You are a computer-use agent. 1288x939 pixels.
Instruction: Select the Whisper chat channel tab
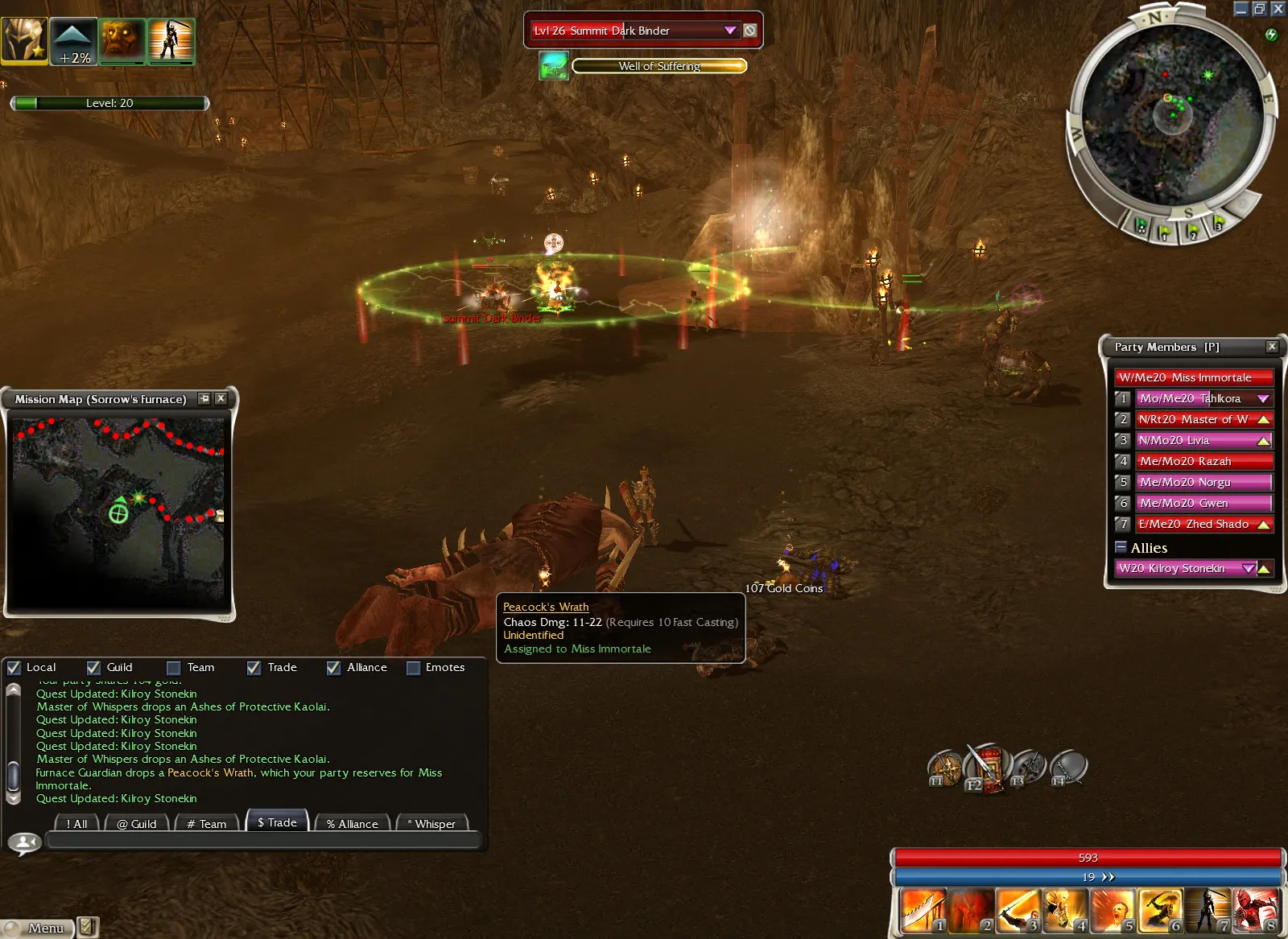pos(432,823)
